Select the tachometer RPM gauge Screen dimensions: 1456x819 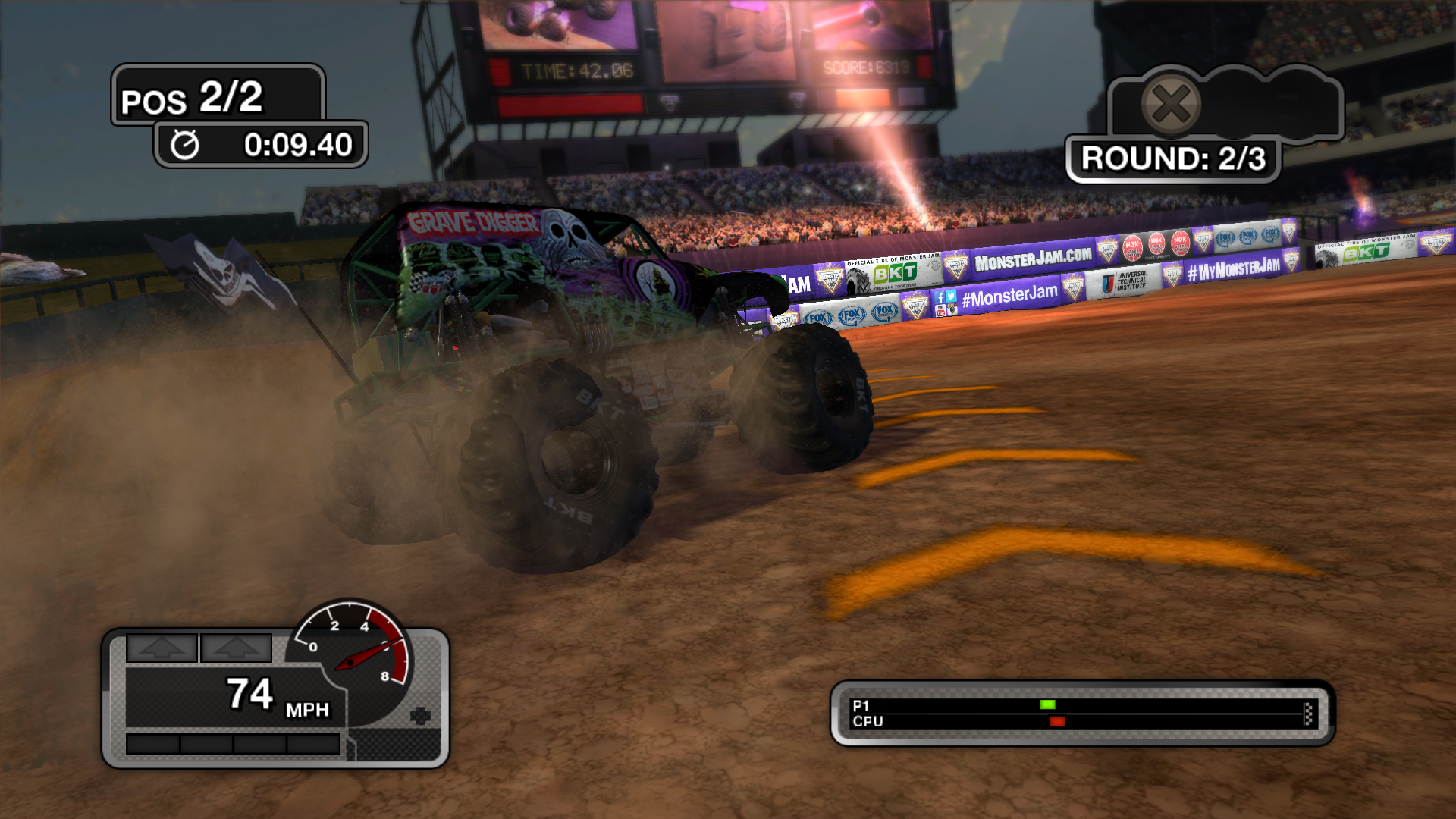coord(353,651)
